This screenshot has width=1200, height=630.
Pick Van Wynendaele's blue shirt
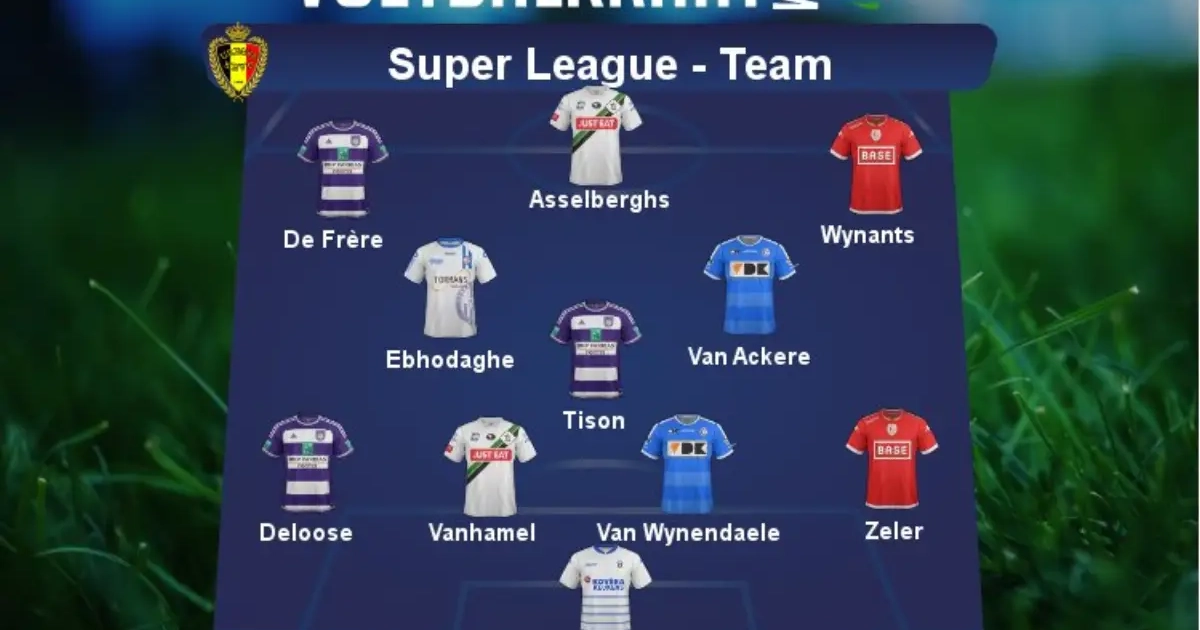[687, 463]
